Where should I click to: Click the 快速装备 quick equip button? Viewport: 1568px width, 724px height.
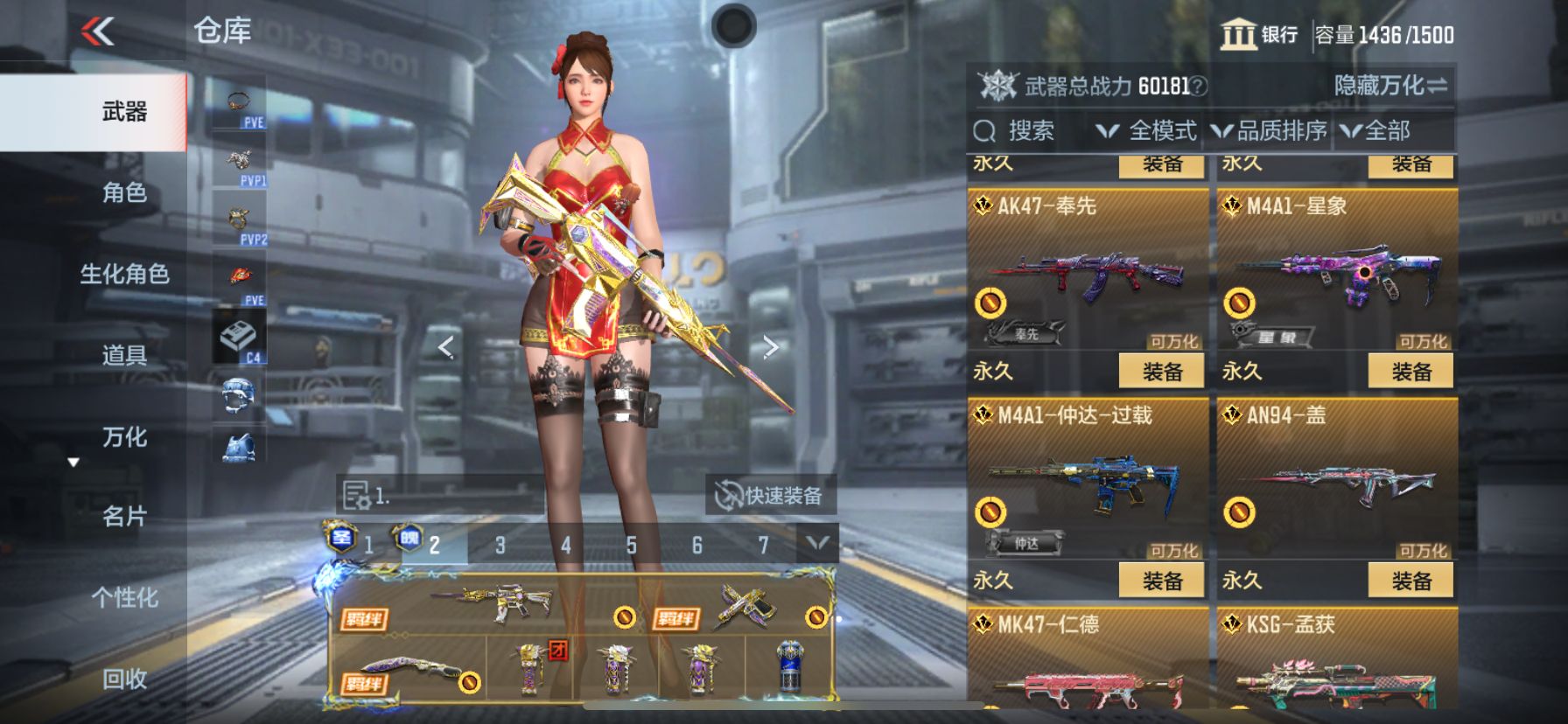(770, 496)
